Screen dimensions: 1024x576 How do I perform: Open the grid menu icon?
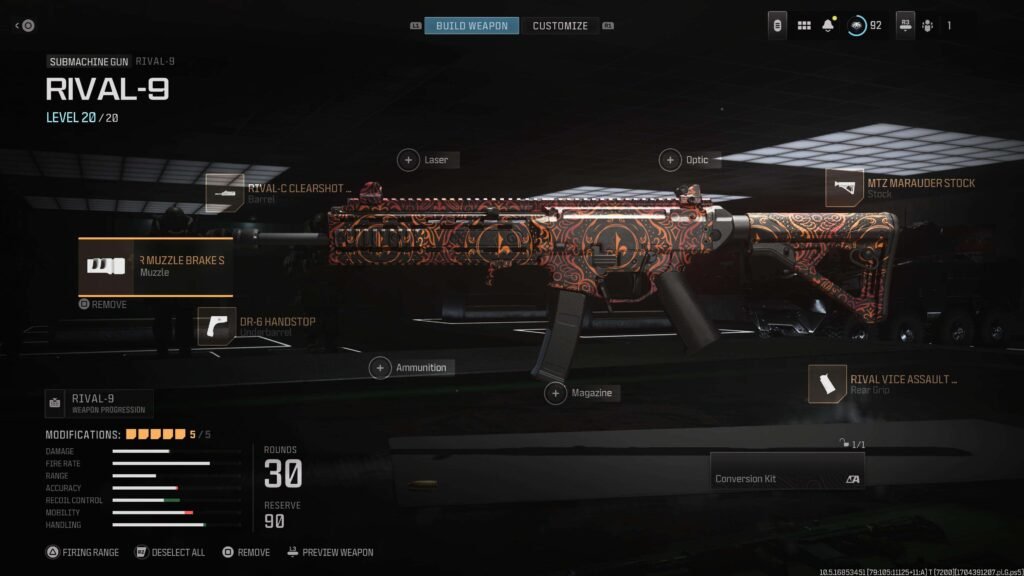click(804, 25)
